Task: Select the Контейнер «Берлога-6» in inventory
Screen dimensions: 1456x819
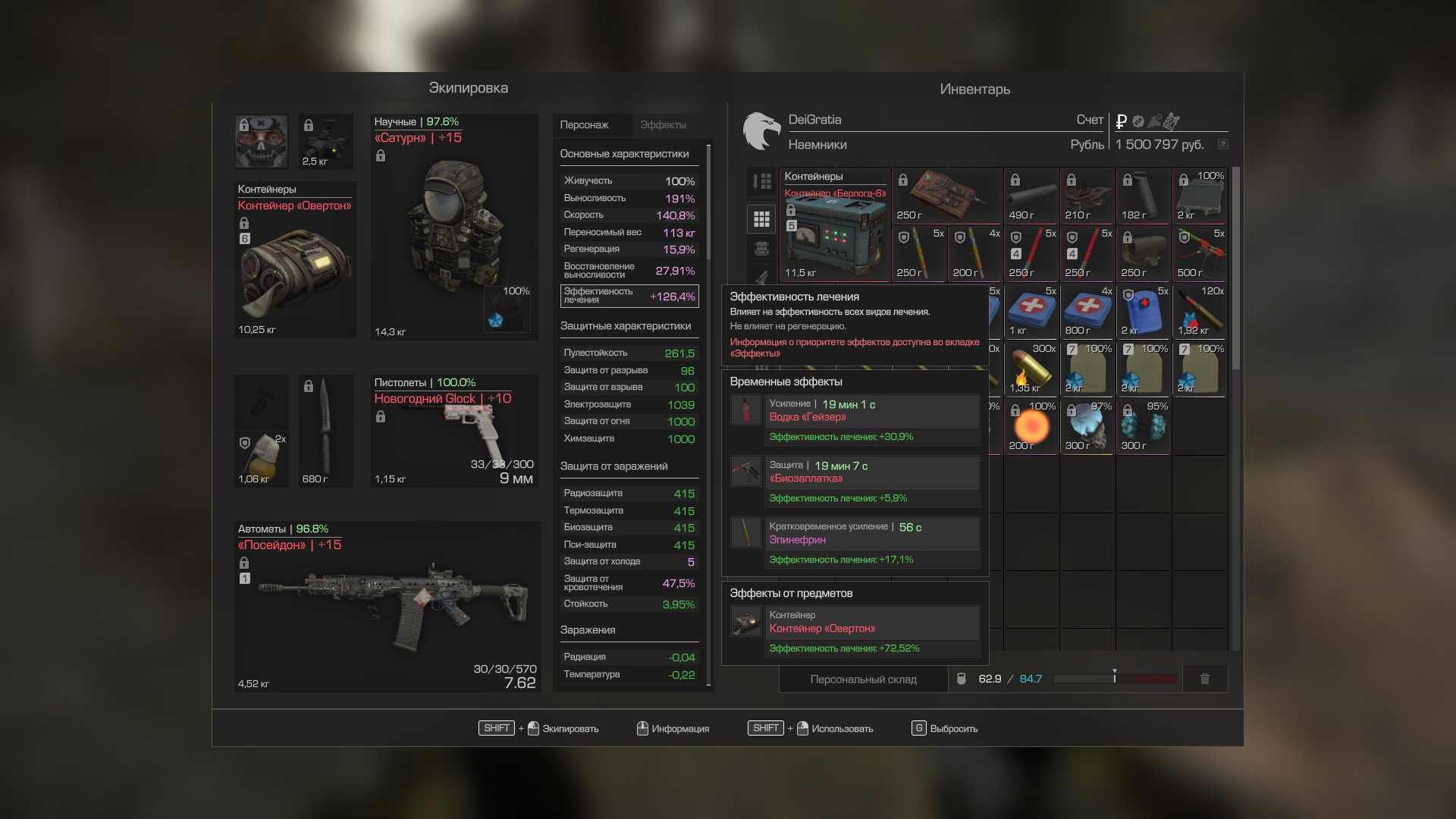Action: click(x=835, y=224)
